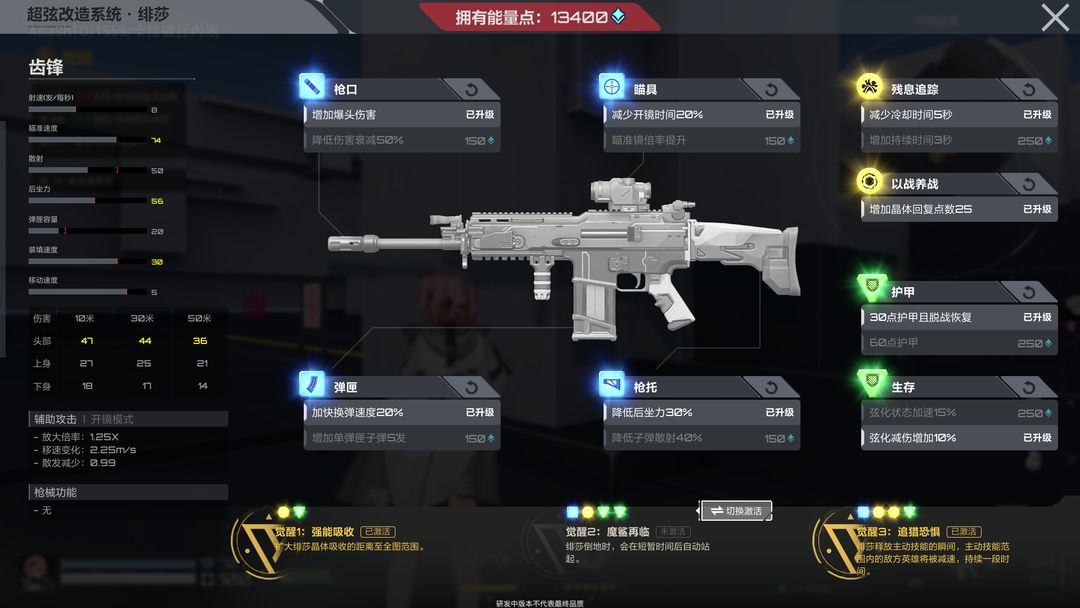The width and height of the screenshot is (1080, 608).
Task: Buy 增加持续时间3秒 skill upgrade
Action: coord(959,141)
